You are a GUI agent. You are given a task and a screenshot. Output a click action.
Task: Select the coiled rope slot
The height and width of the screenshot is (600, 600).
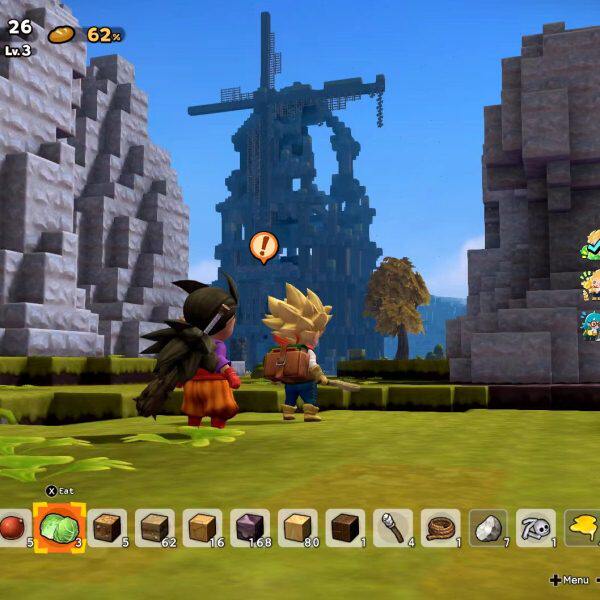[x=441, y=527]
